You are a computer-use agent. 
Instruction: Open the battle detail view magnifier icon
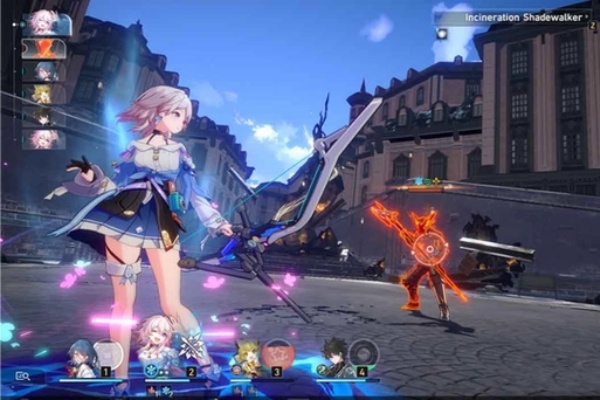coord(22,376)
